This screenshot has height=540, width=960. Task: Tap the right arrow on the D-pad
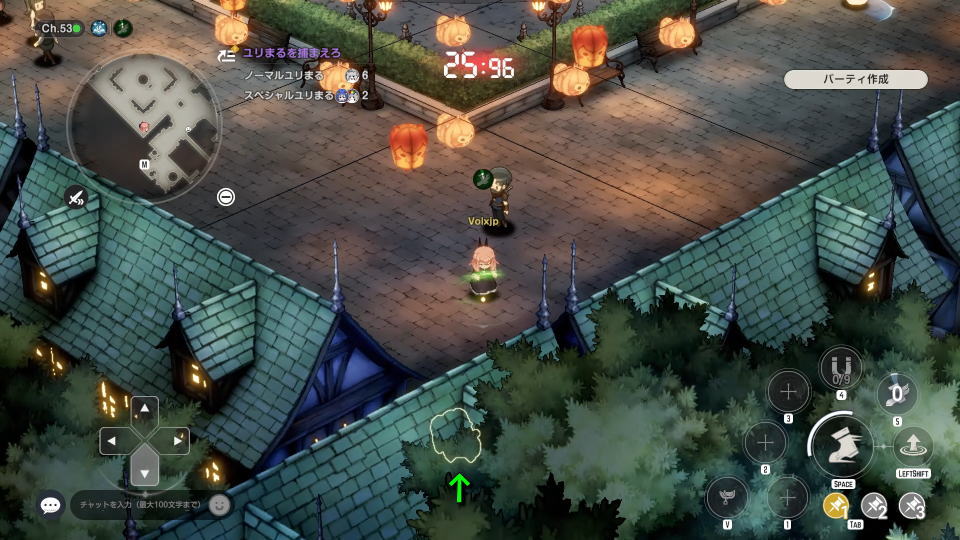[x=179, y=440]
